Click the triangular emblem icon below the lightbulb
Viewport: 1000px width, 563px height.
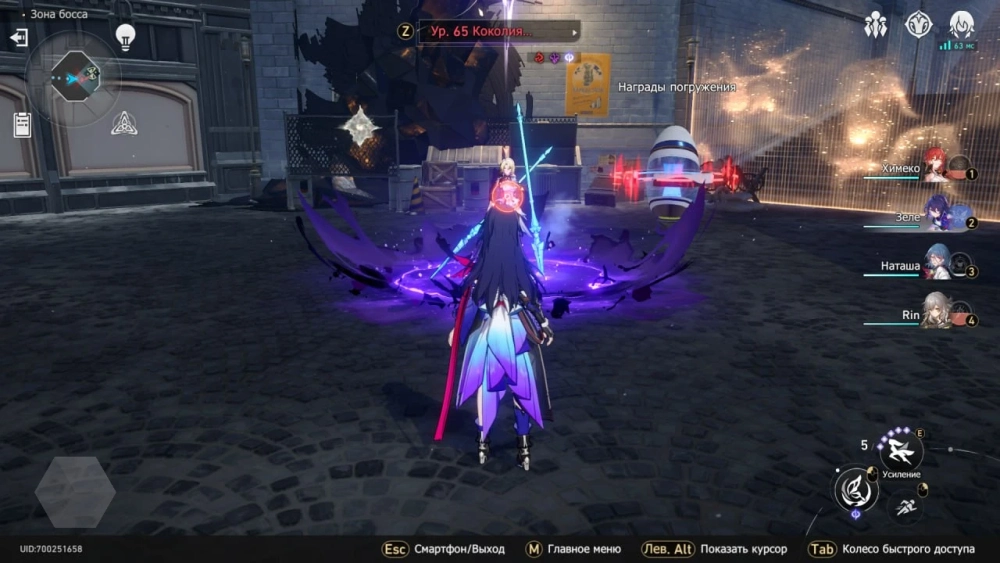tap(123, 123)
